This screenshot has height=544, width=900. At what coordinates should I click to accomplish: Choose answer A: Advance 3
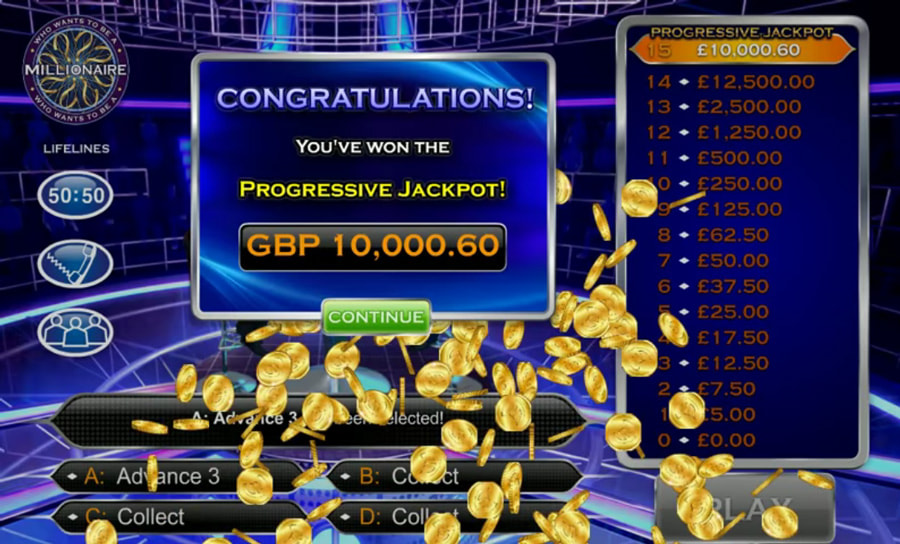coord(180,476)
